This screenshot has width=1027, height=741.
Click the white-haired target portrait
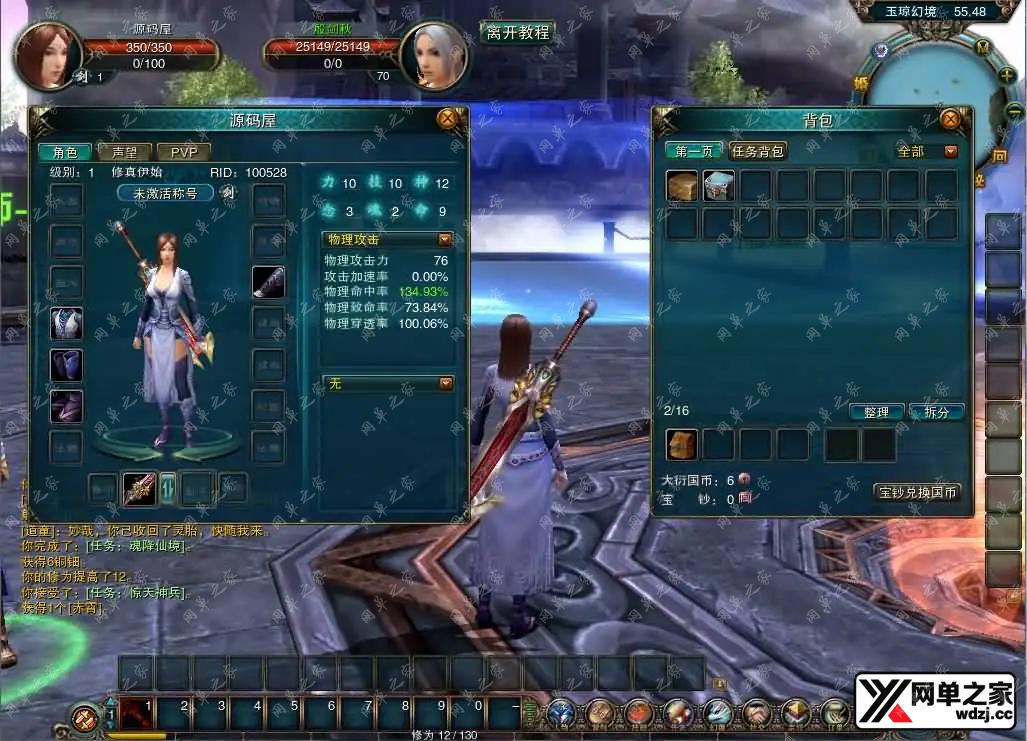click(x=434, y=55)
